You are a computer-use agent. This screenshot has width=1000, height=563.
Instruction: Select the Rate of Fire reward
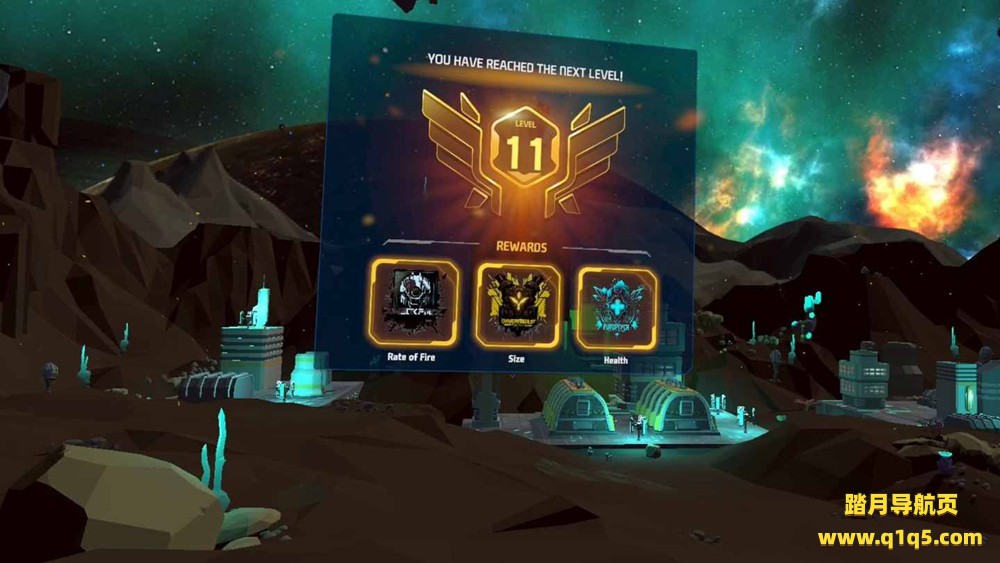(413, 302)
